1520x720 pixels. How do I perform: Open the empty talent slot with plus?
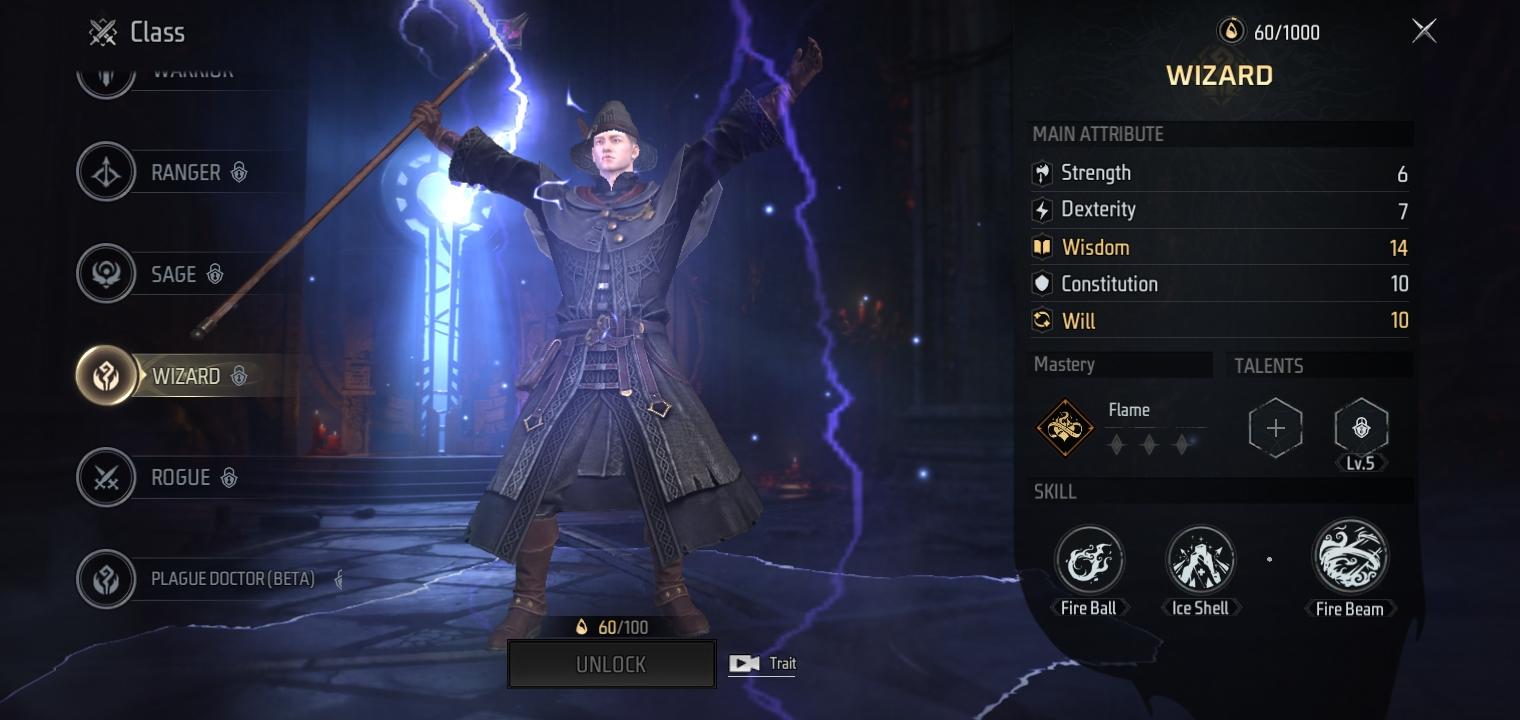(x=1275, y=429)
